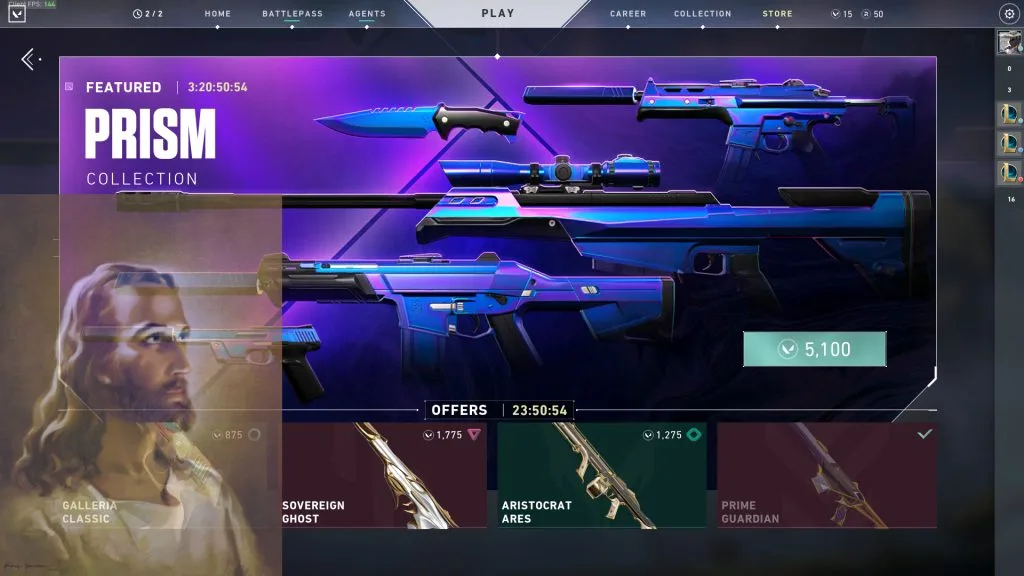Click the Valorant logo in the top-left corner
The width and height of the screenshot is (1024, 576).
coord(17,14)
